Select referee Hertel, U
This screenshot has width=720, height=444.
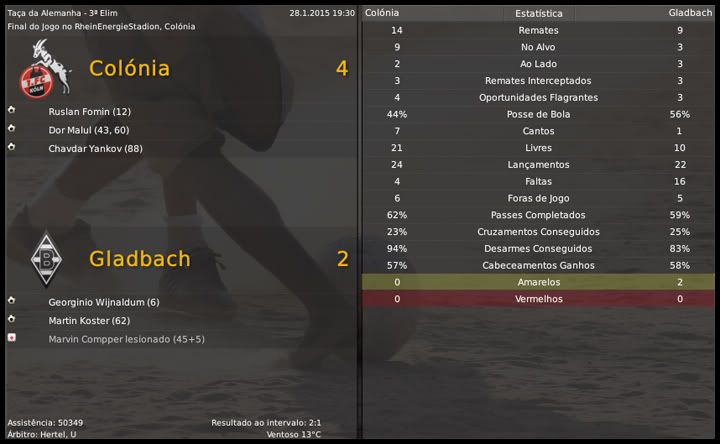[58, 435]
